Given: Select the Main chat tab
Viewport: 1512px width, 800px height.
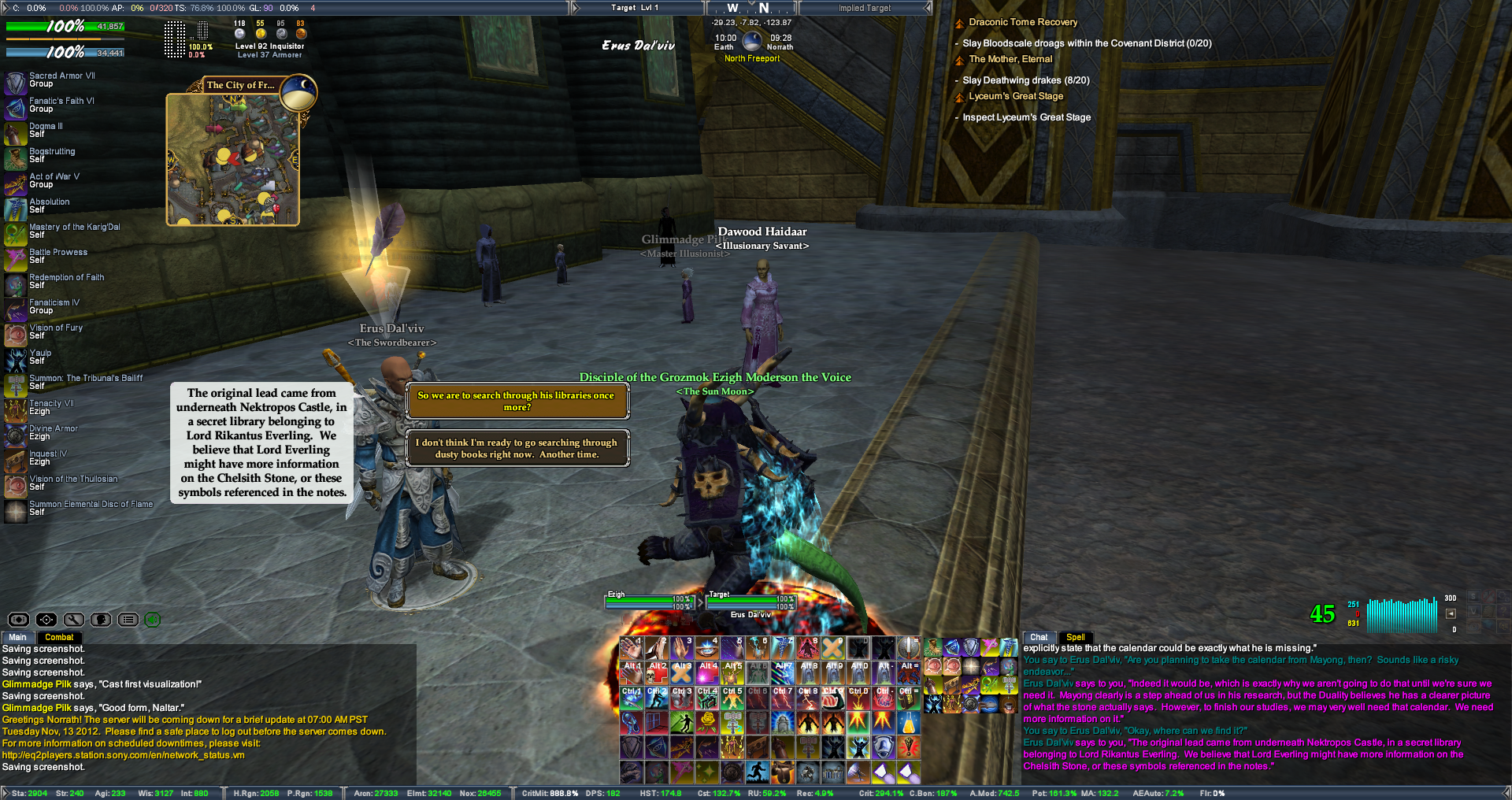Looking at the screenshot, I should 17,637.
